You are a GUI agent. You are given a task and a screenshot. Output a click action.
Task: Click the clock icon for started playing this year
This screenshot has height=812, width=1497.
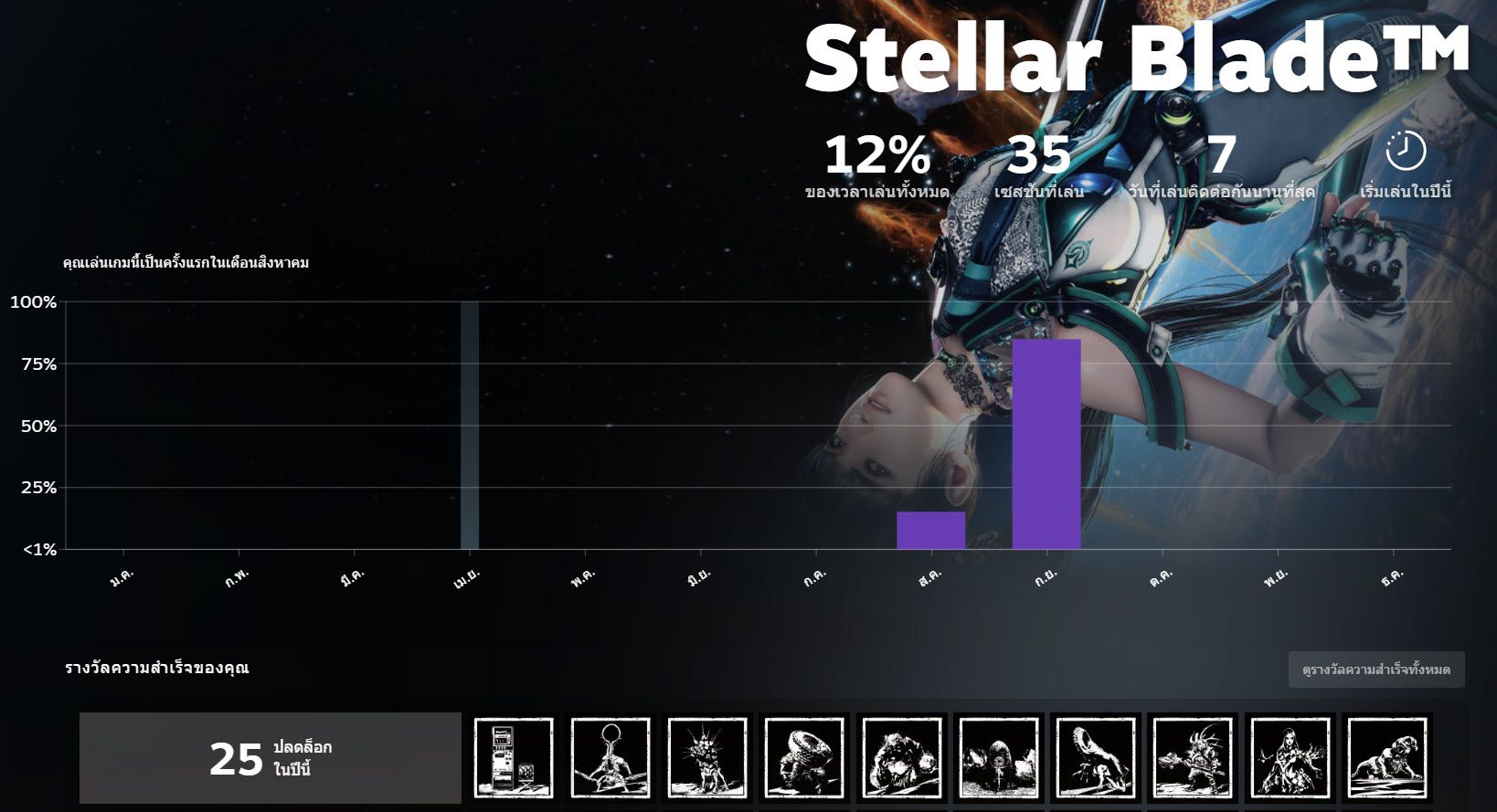point(1406,151)
